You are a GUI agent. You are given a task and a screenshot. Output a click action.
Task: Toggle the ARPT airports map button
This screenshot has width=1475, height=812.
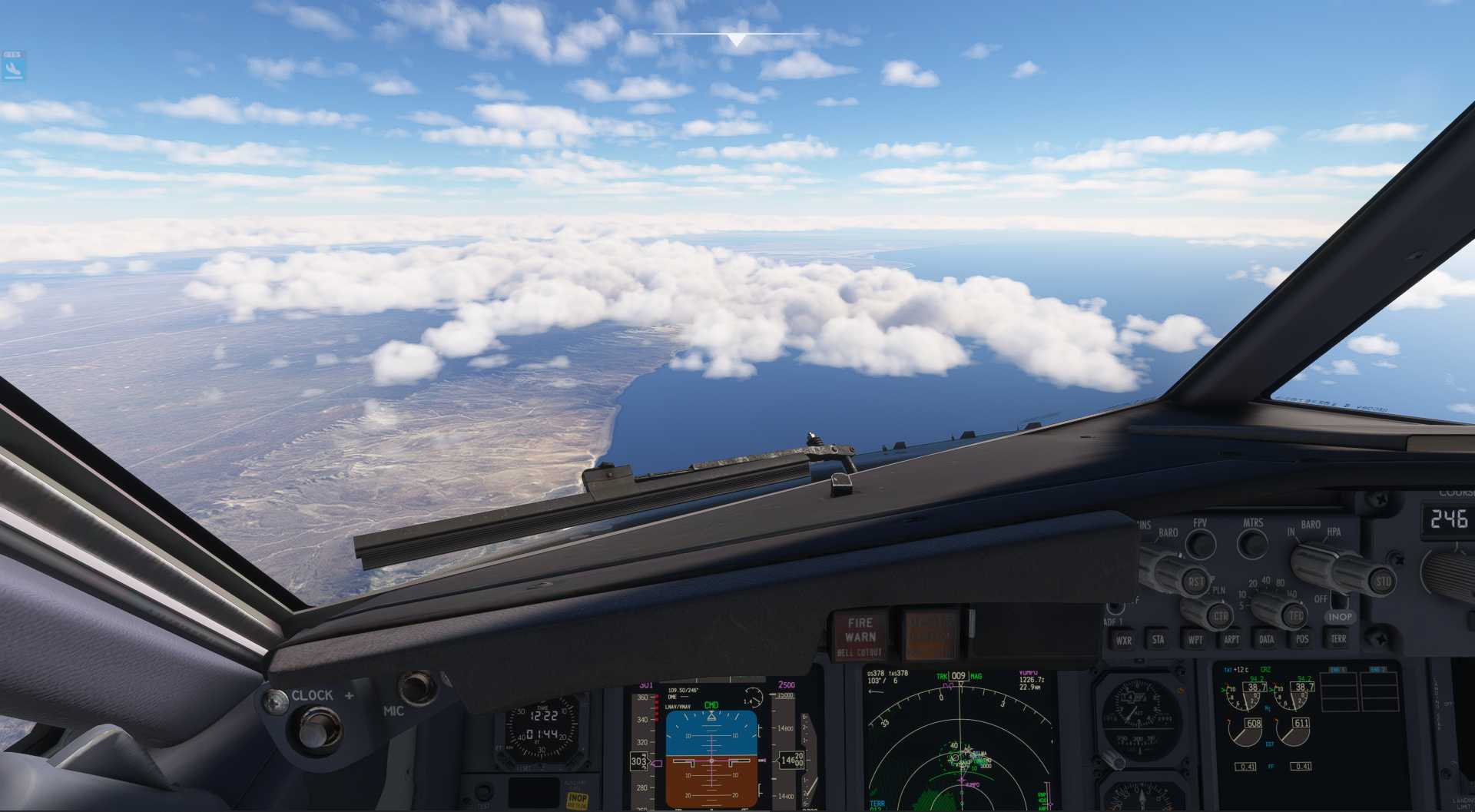tap(1231, 639)
